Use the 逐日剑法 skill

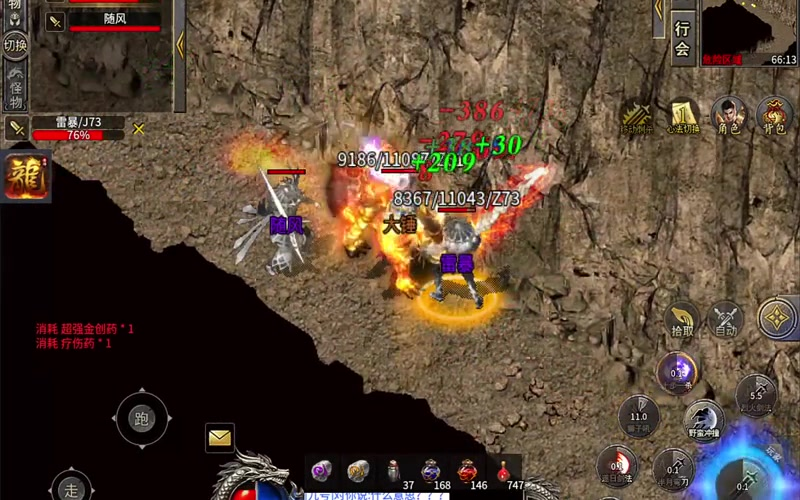(x=616, y=465)
